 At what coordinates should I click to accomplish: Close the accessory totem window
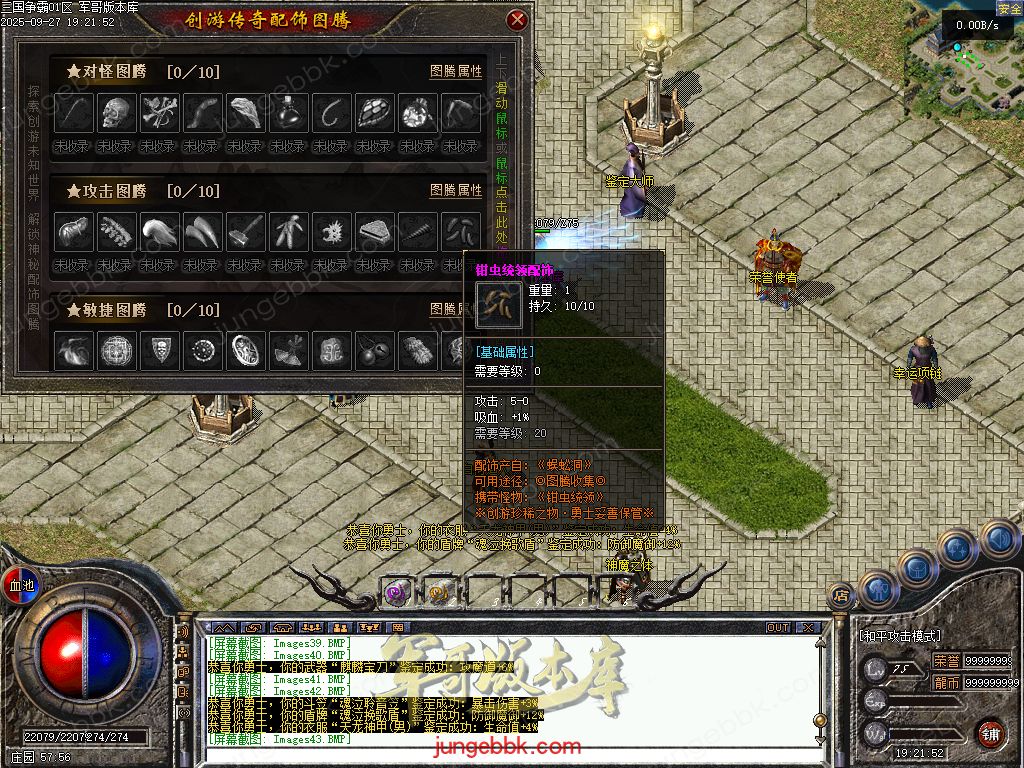(516, 20)
